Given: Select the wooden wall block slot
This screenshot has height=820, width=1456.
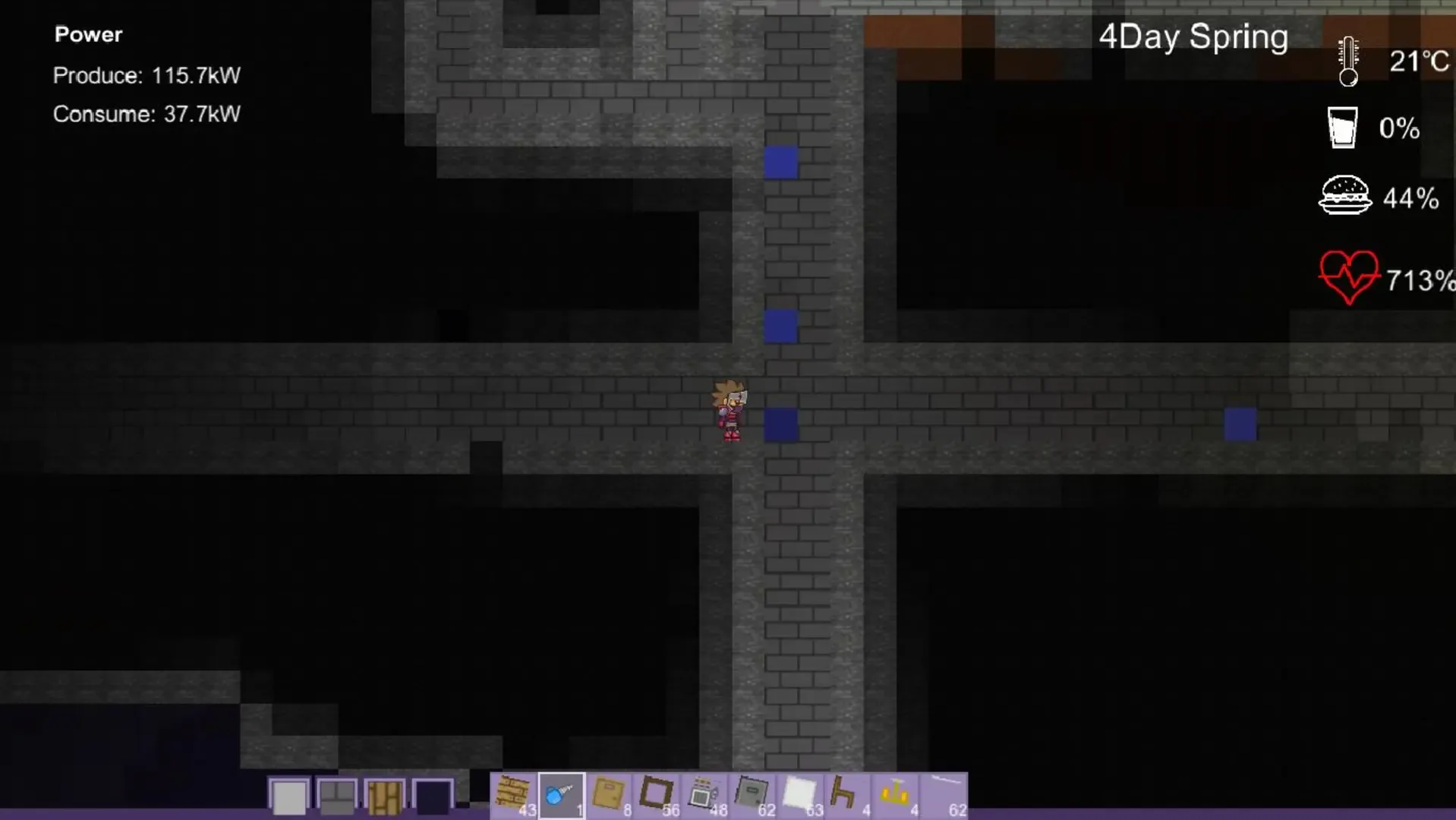Looking at the screenshot, I should pyautogui.click(x=385, y=795).
